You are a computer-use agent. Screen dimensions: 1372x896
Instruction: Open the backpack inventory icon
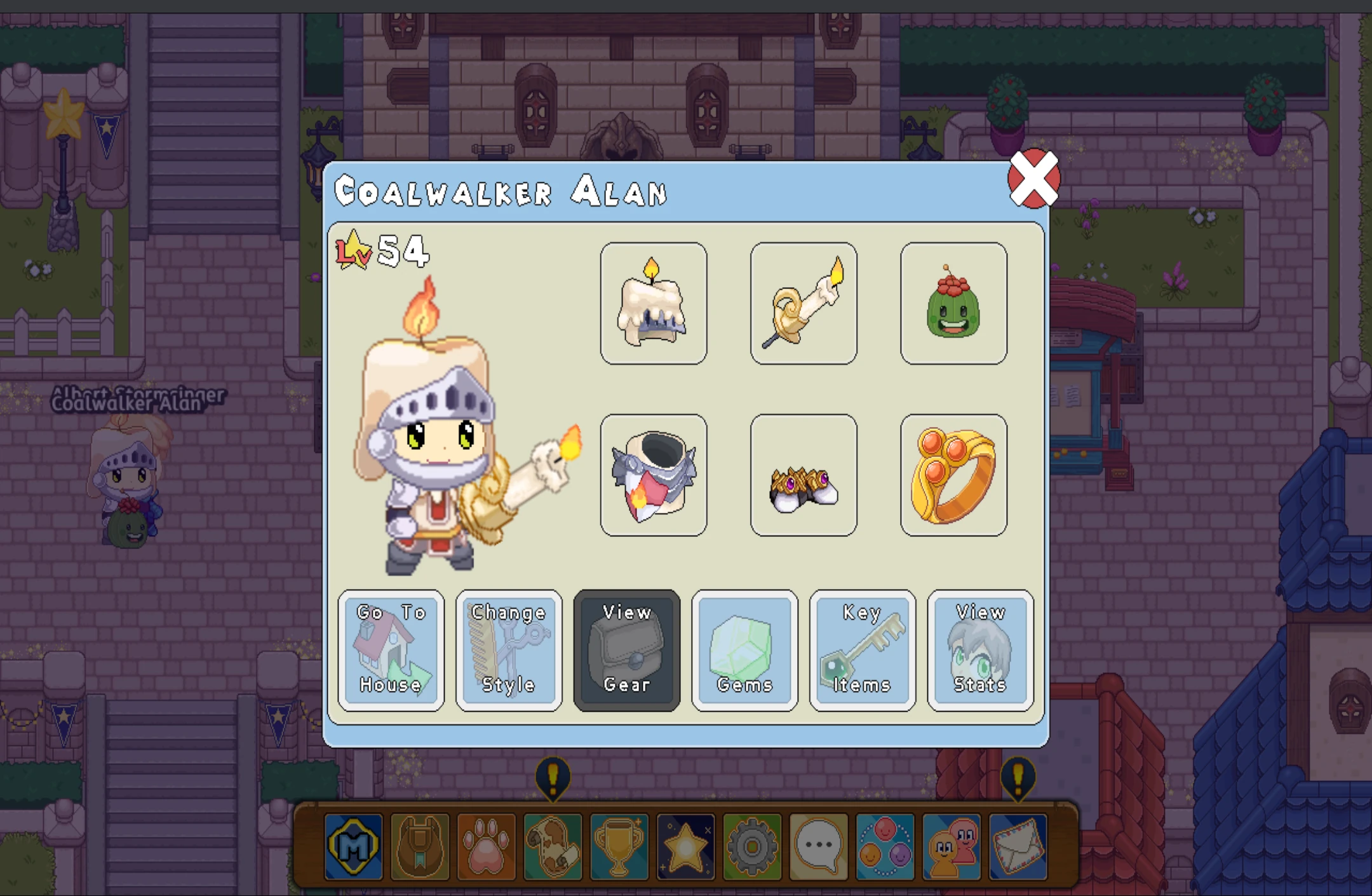[x=421, y=847]
